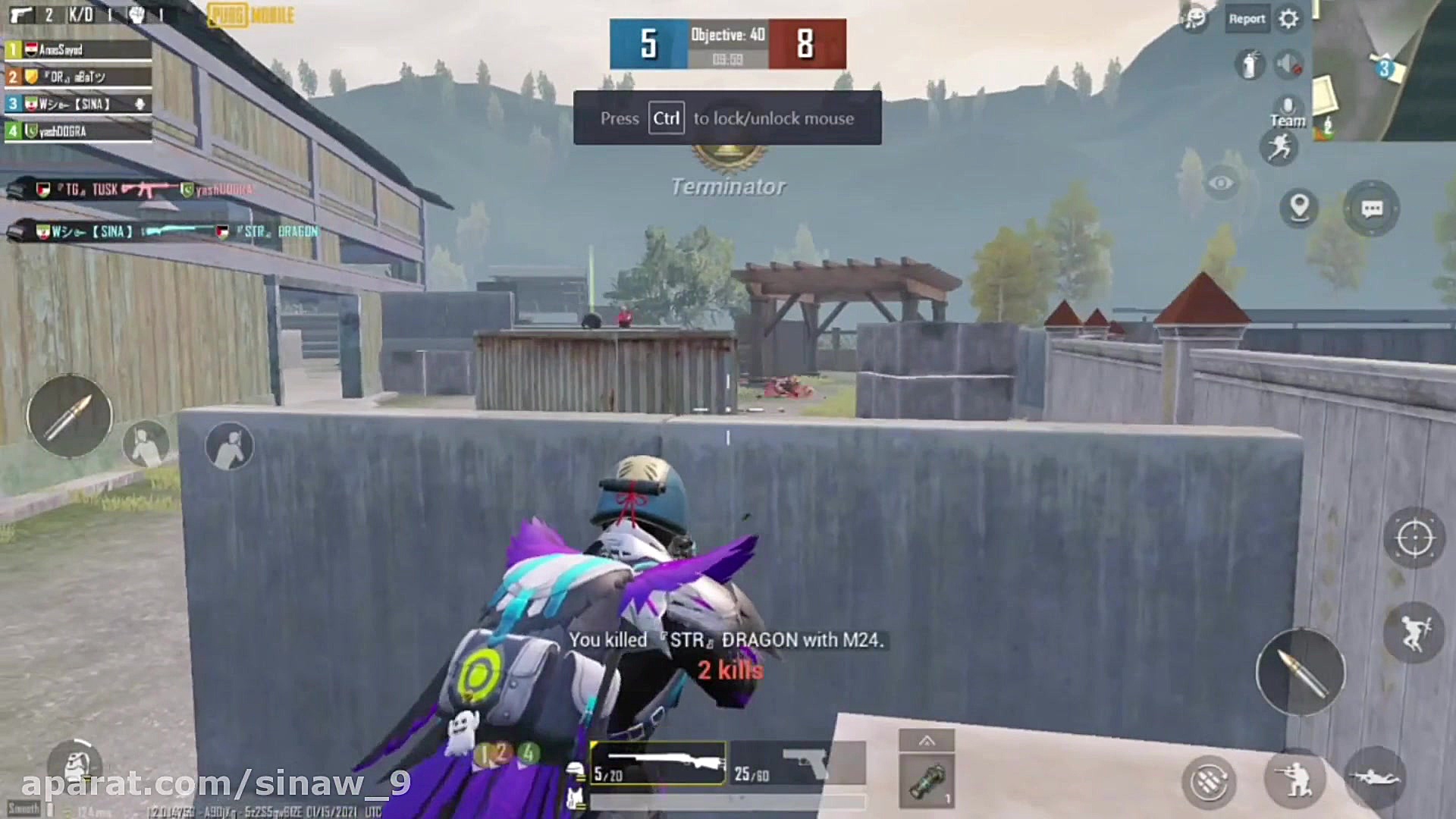Reload using the magazine bullets button
Image resolution: width=1456 pixels, height=819 pixels.
click(x=1209, y=780)
